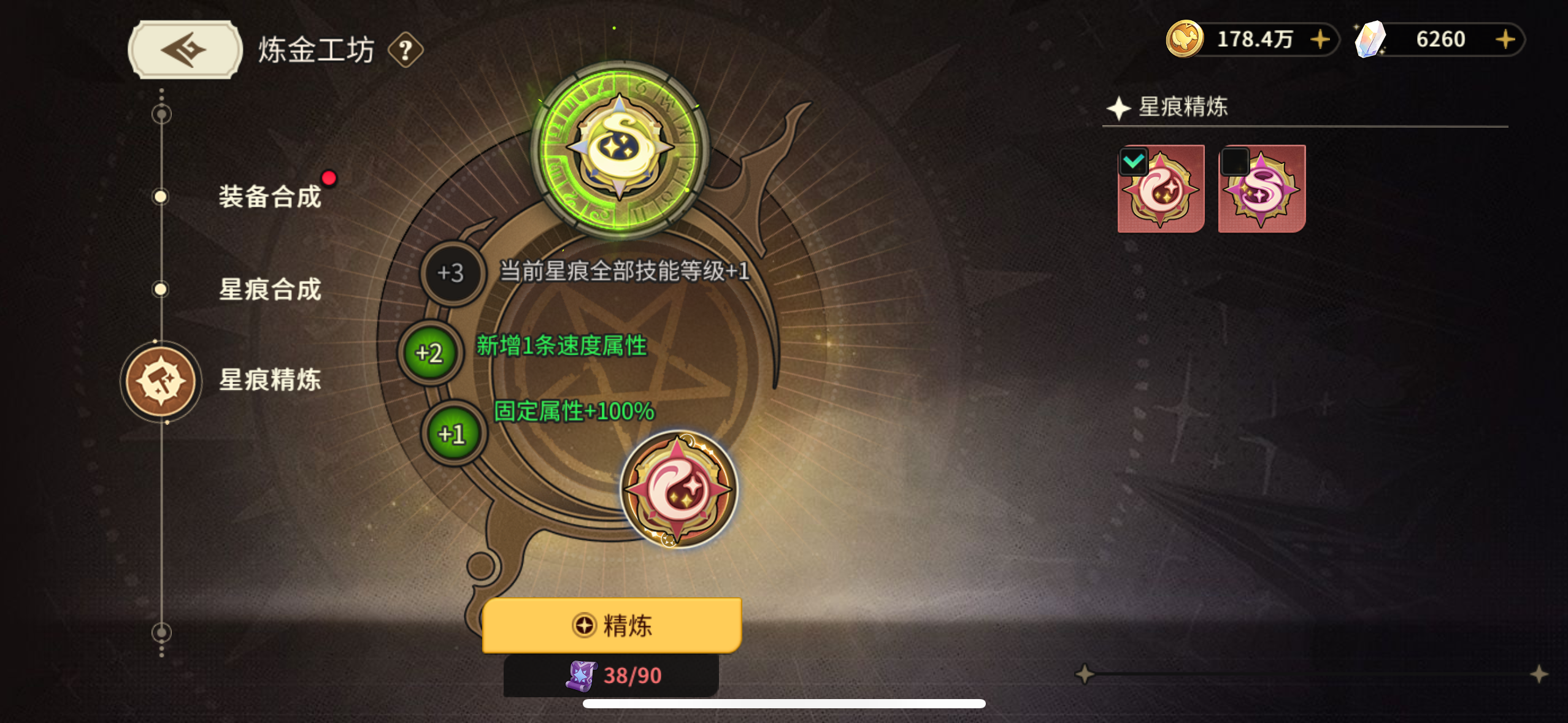
Task: Toggle the checkbox on the first refinement material
Action: coord(1134,161)
